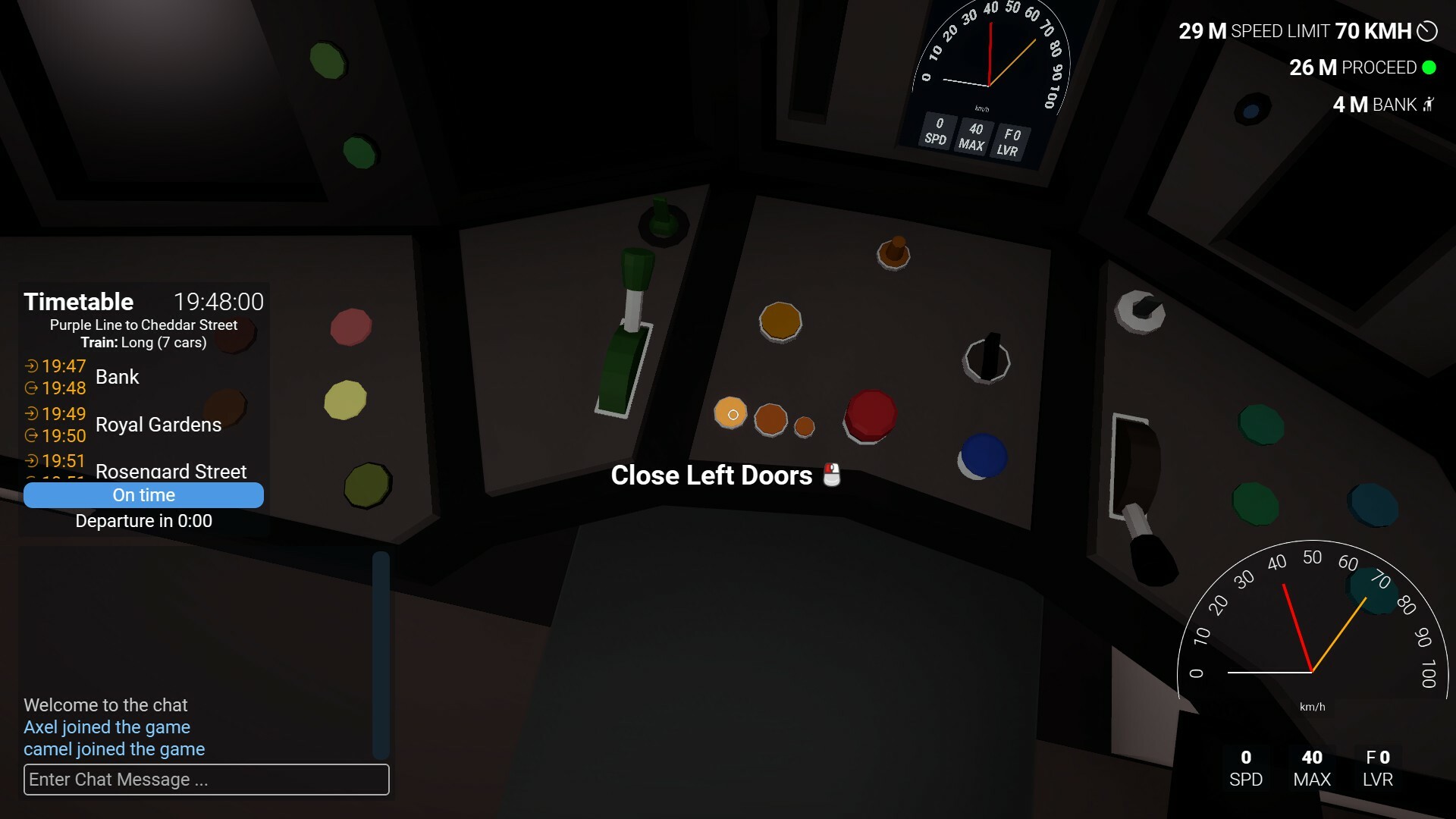Click the pedestrian icon next to BANK
This screenshot has width=1456, height=819.
point(1429,105)
